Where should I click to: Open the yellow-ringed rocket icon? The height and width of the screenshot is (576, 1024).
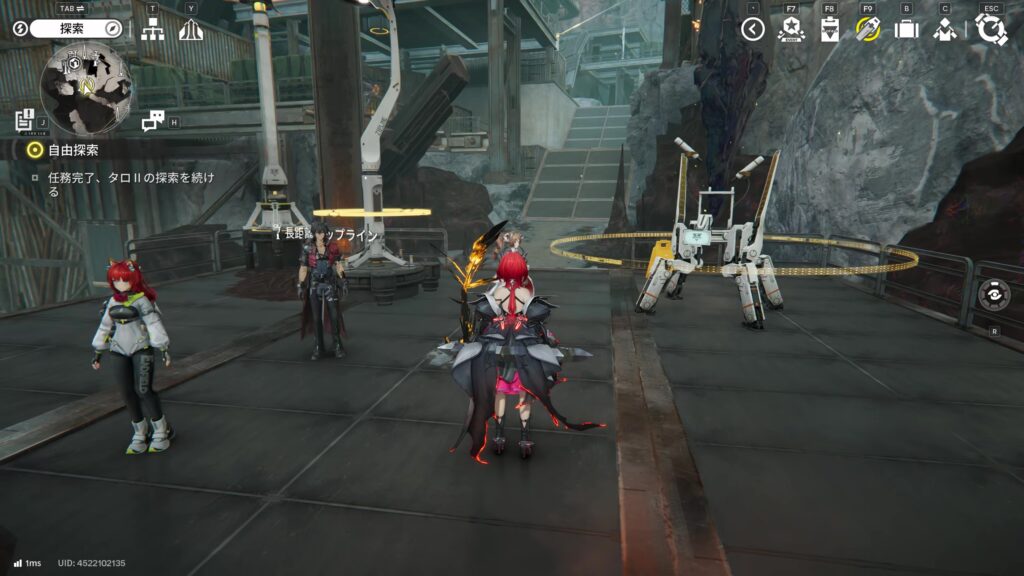point(868,29)
